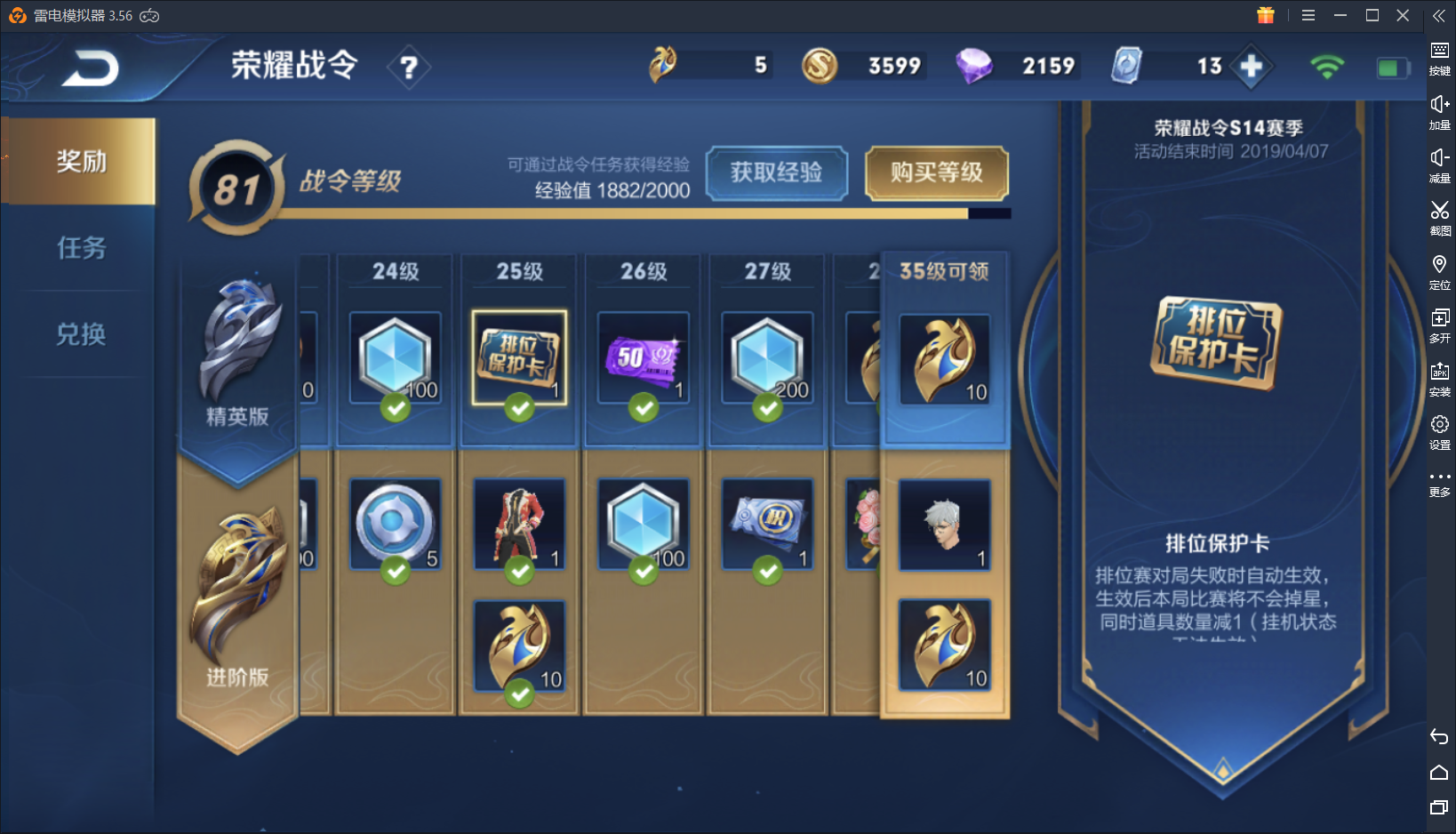Pick the blue rune fragment reward
1456x834 pixels.
(x=396, y=525)
